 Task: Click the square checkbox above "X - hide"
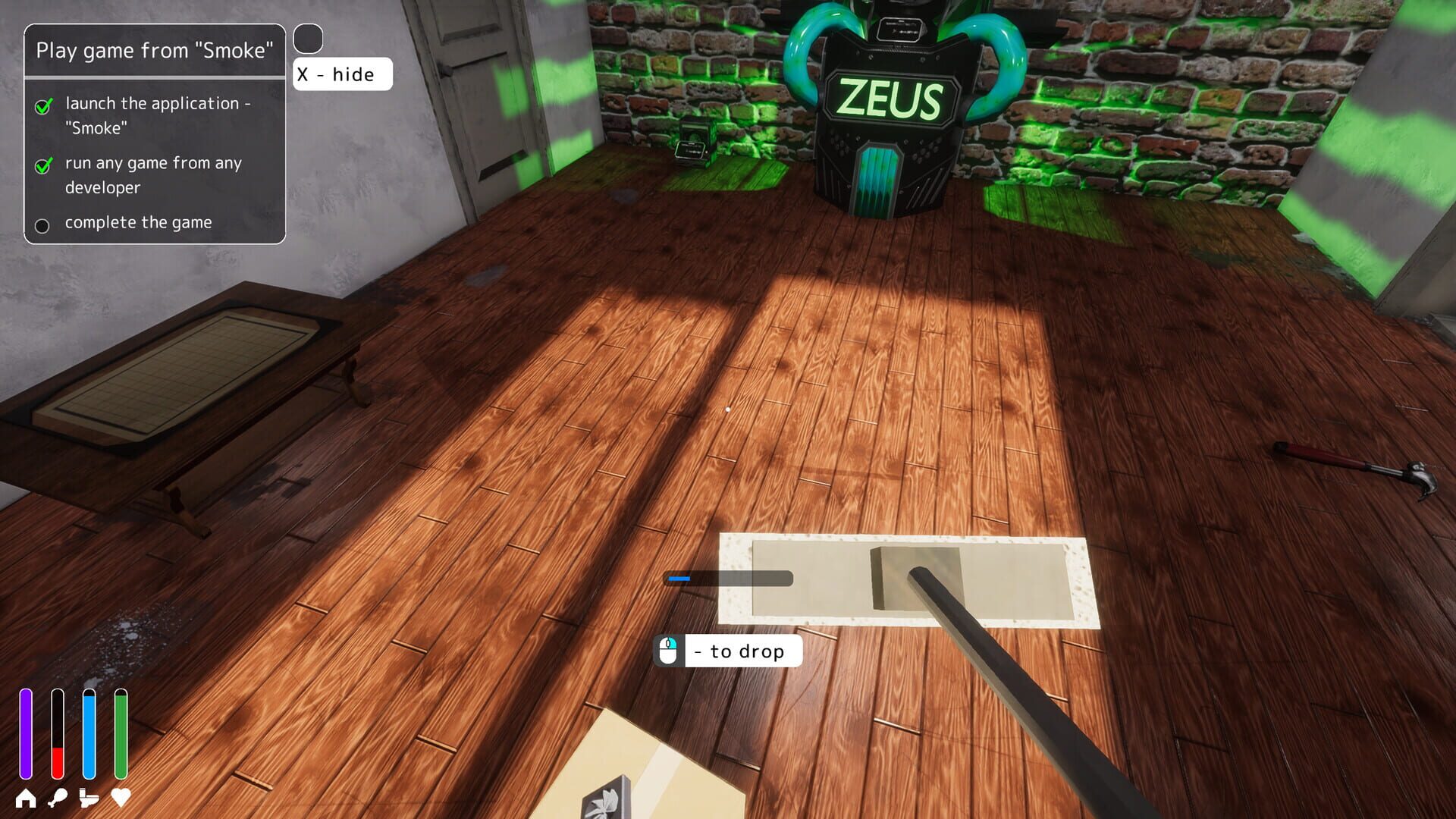pos(308,38)
